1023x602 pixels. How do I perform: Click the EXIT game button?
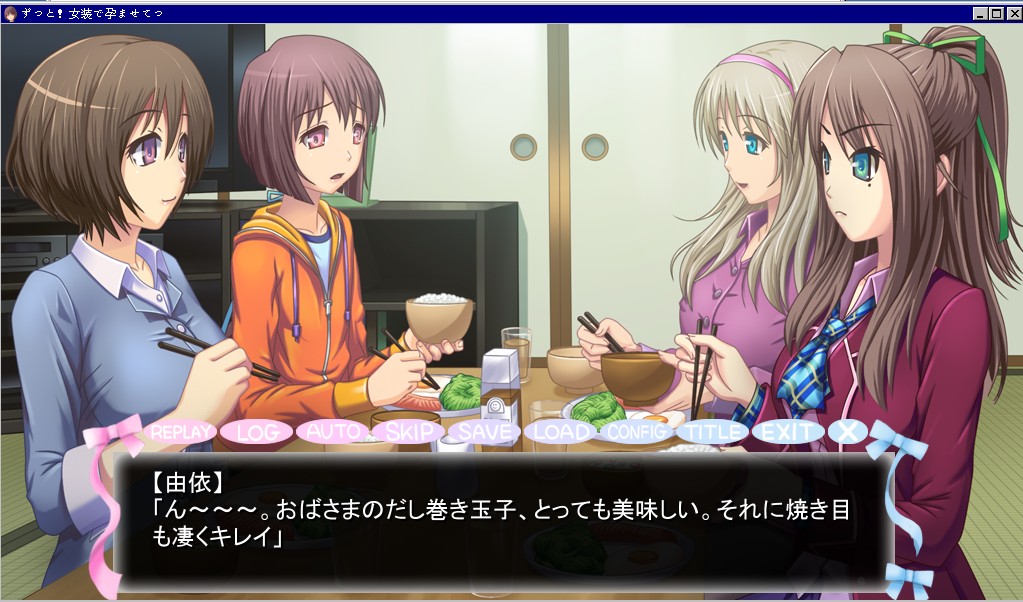pos(787,432)
